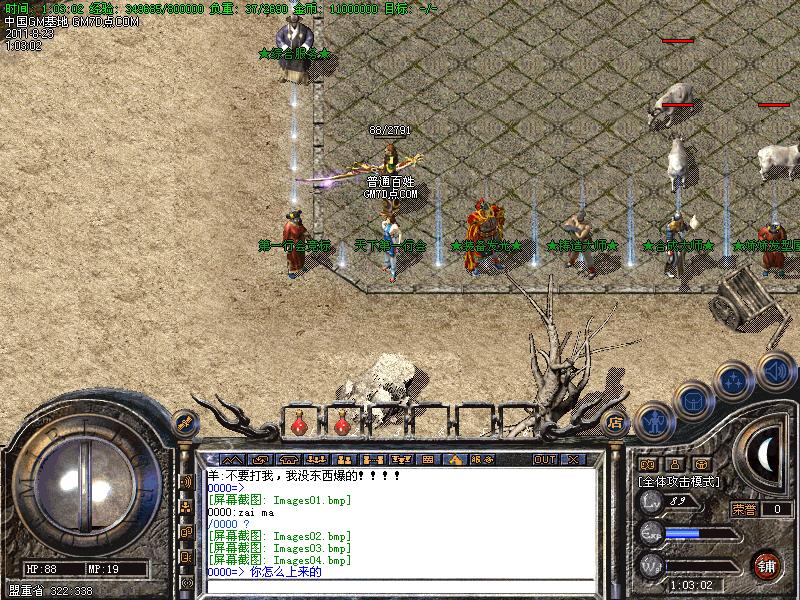Open the skills panel with four stars
Image resolution: width=800 pixels, height=600 pixels.
(735, 381)
